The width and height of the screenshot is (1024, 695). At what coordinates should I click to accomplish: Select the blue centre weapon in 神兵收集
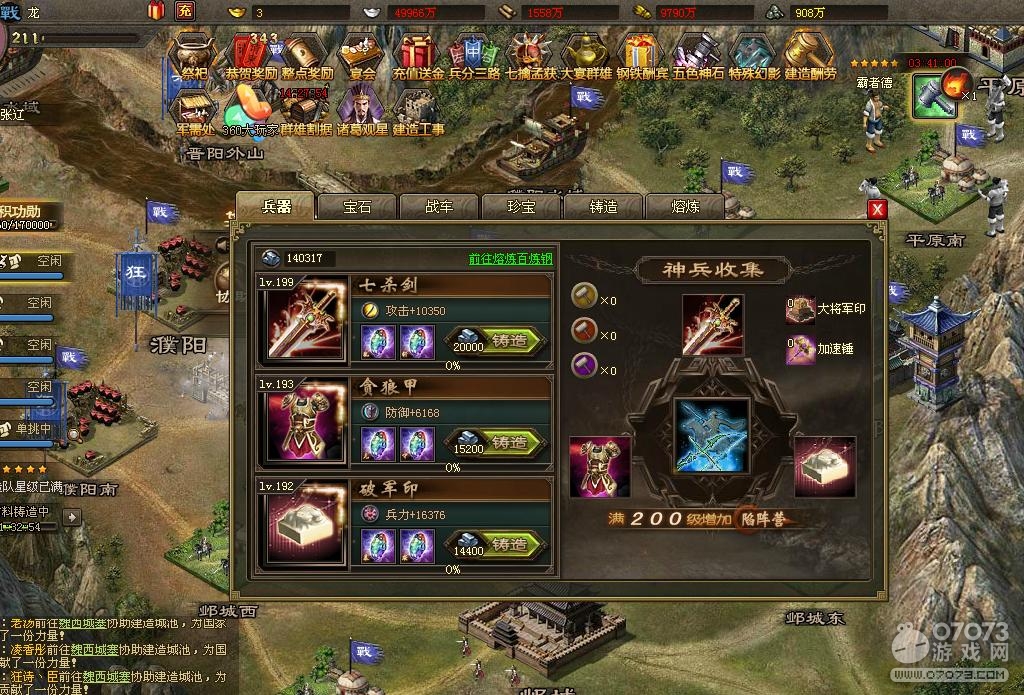coord(711,435)
